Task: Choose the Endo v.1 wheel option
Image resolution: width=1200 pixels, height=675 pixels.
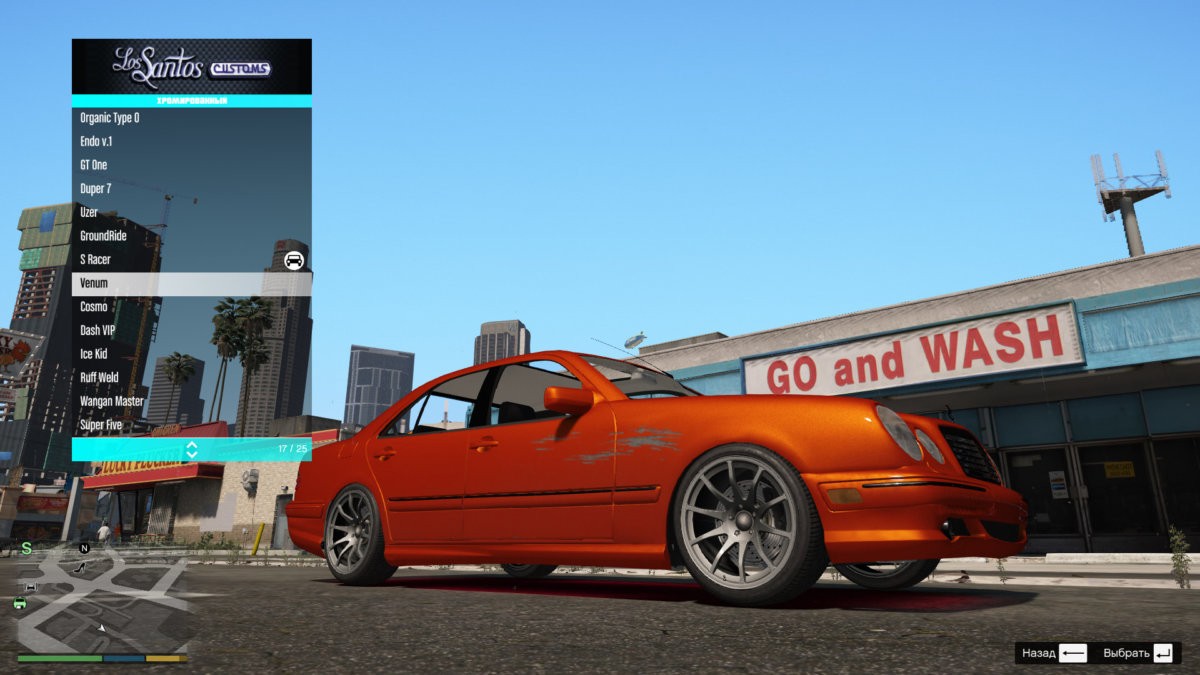Action: pyautogui.click(x=191, y=142)
